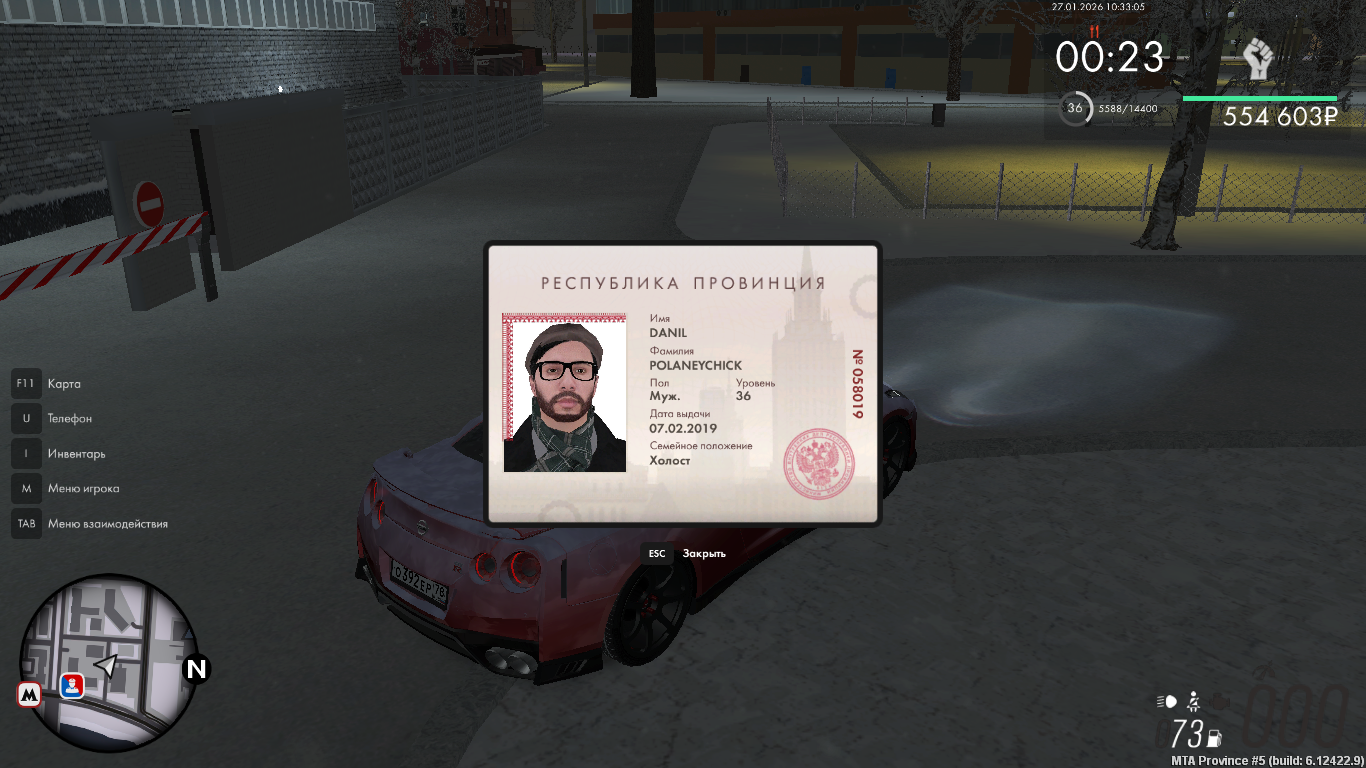Click the blue person marker on the minimap
Screen dimensions: 1366x768
(x=72, y=686)
